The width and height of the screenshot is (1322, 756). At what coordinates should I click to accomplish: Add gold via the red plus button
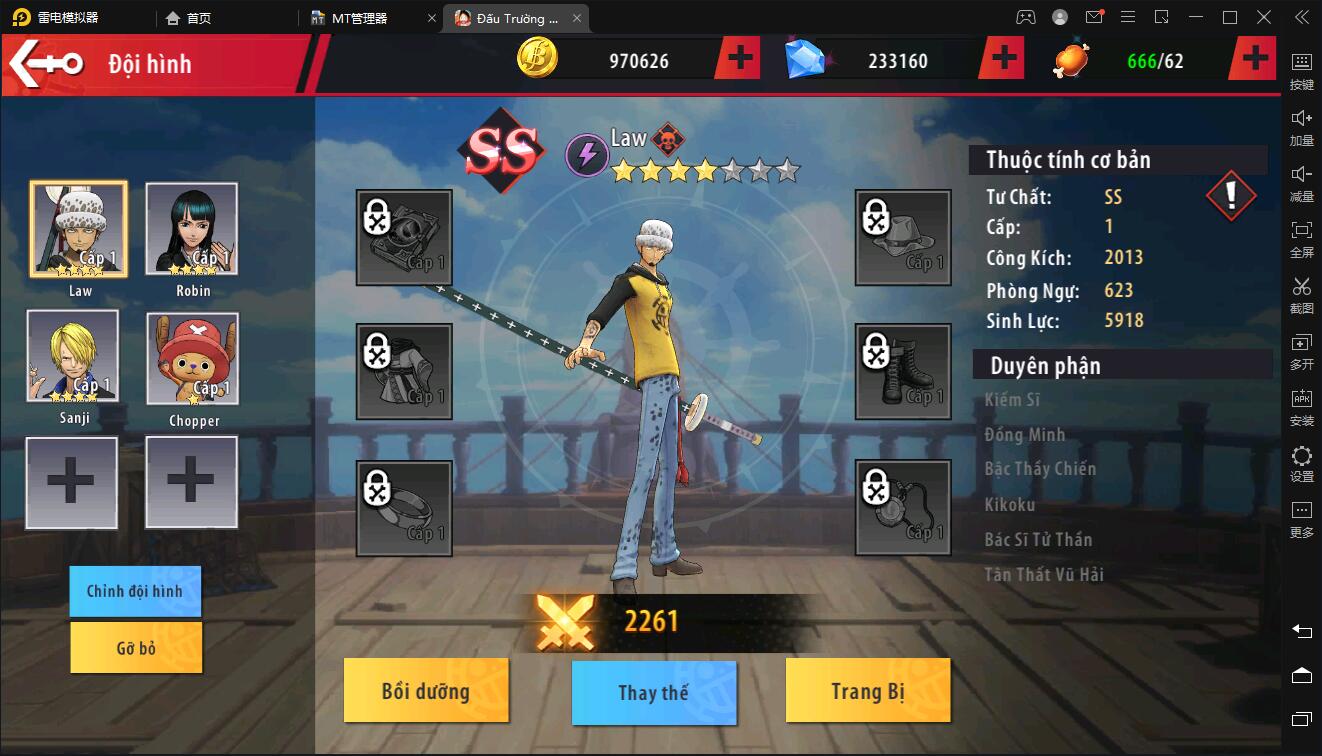click(738, 57)
